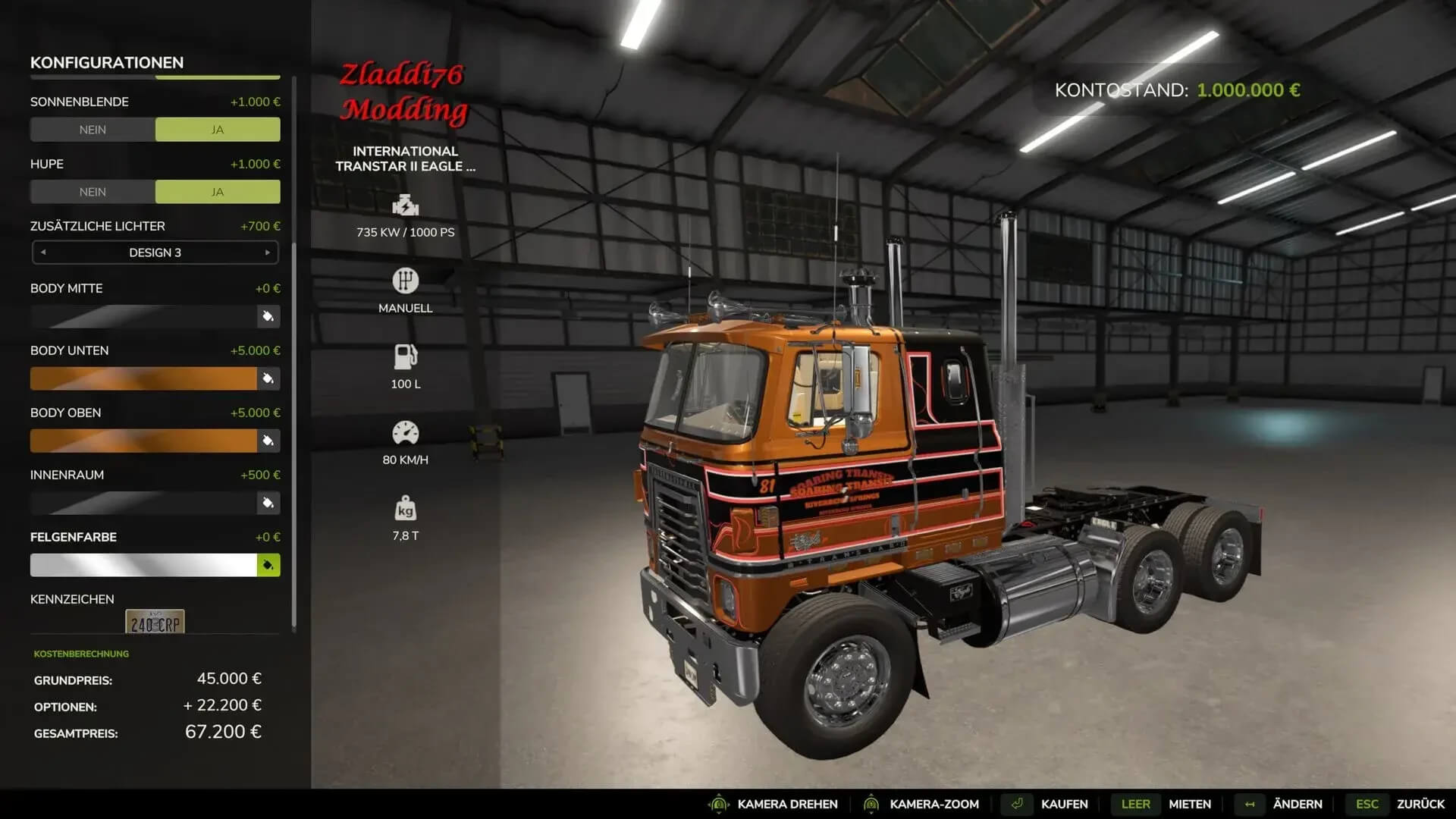Viewport: 1456px width, 819px height.
Task: Click the Ändern option
Action: (x=1297, y=804)
